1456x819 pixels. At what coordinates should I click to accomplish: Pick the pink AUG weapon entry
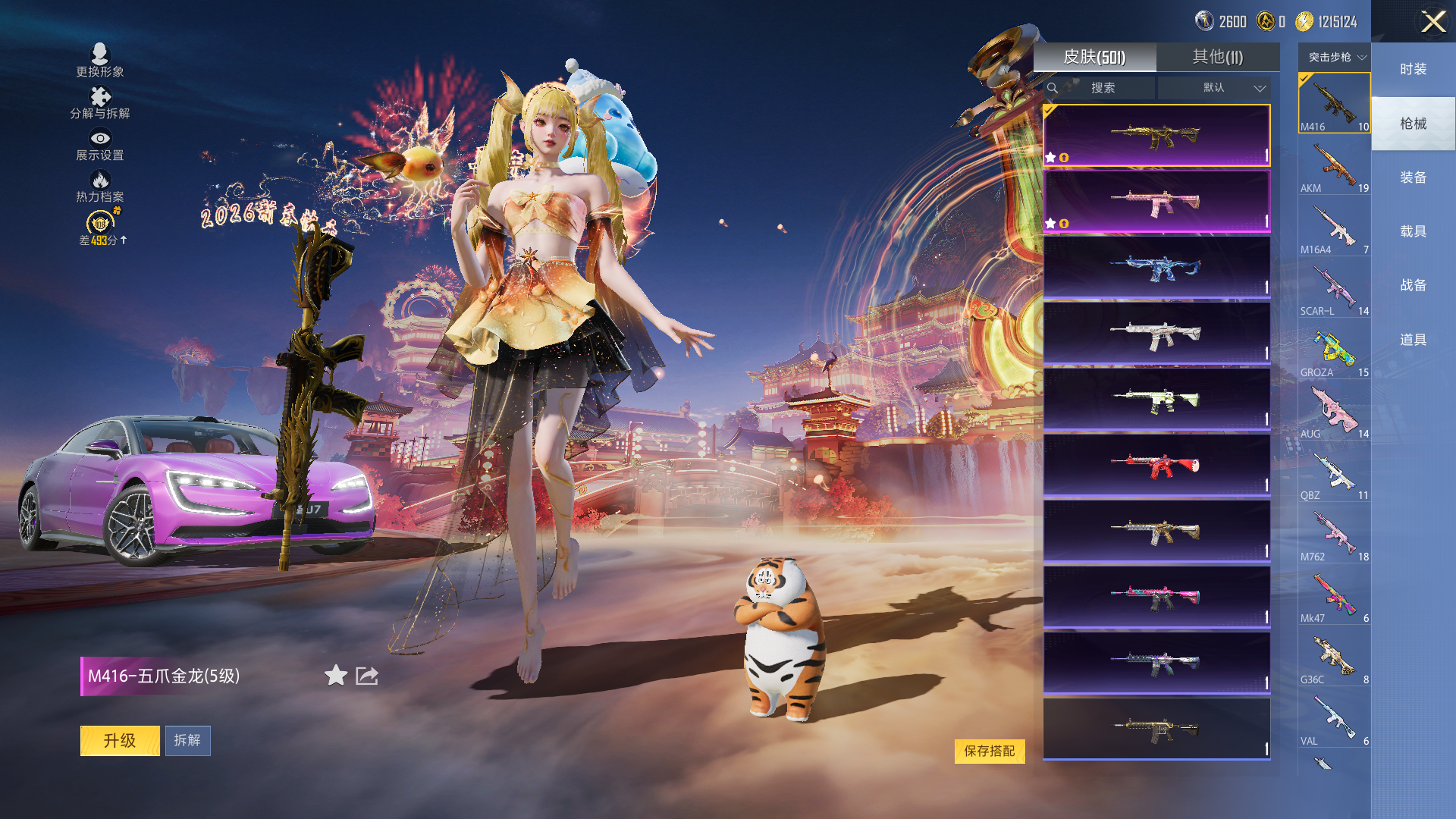click(1334, 412)
